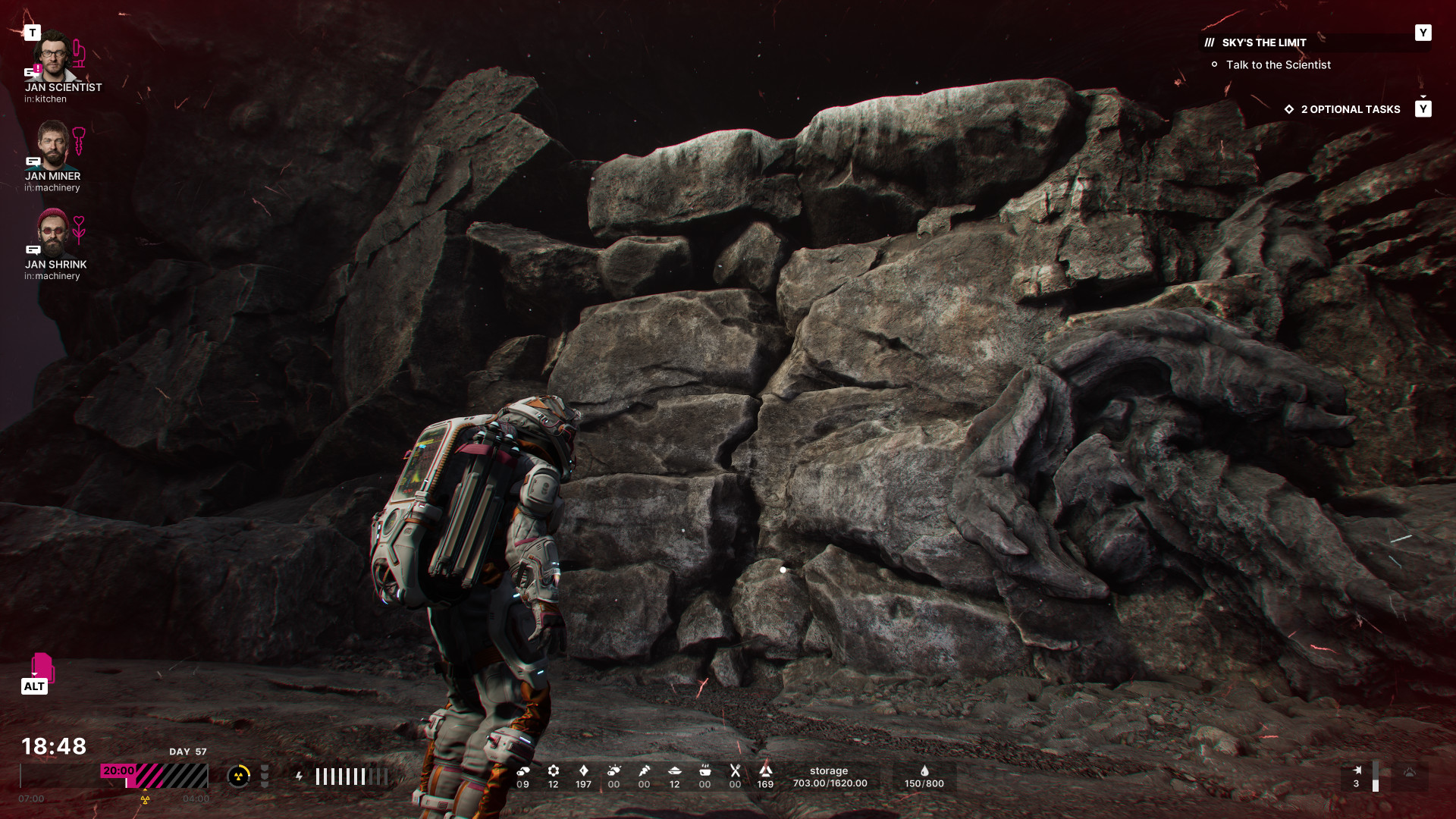1456x819 pixels.
Task: Expand the 2 Optional Tasks list
Action: [x=1350, y=109]
